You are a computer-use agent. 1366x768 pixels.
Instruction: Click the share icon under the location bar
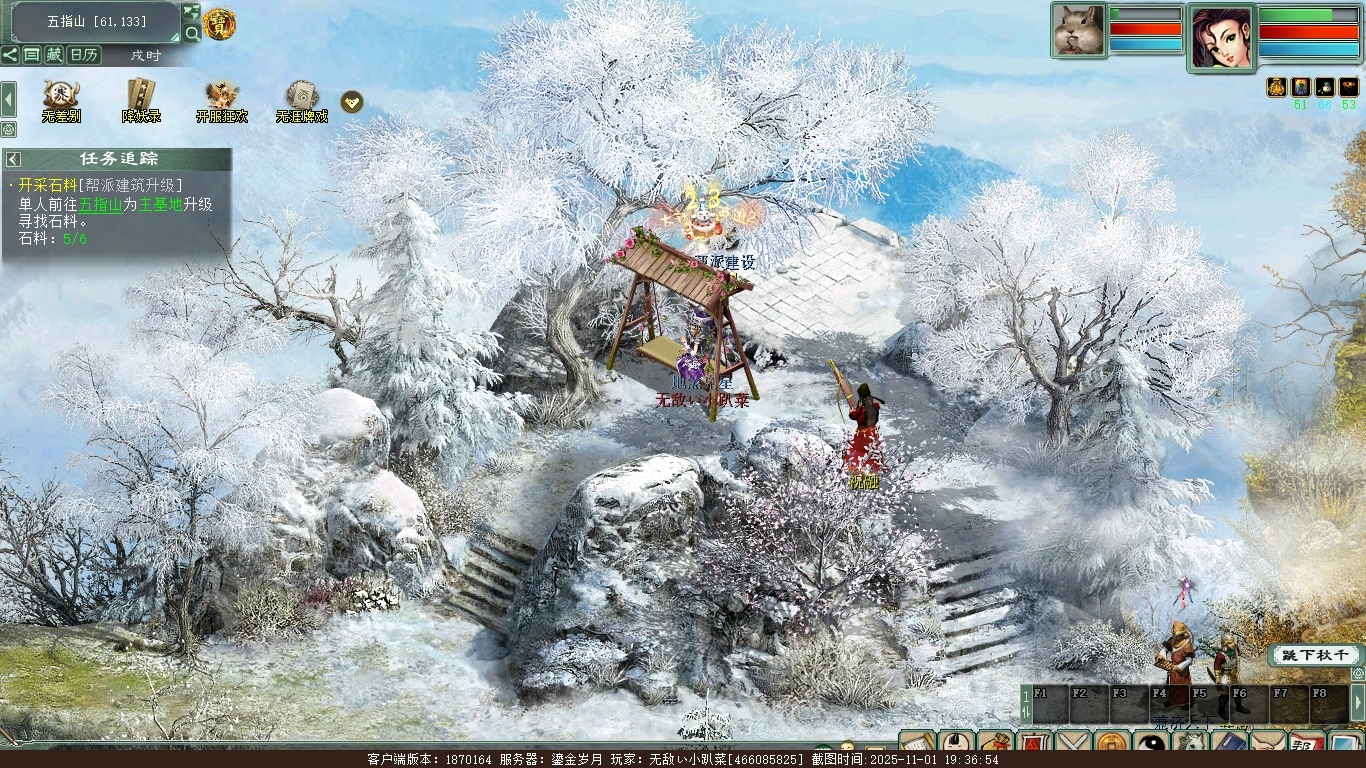[x=10, y=55]
